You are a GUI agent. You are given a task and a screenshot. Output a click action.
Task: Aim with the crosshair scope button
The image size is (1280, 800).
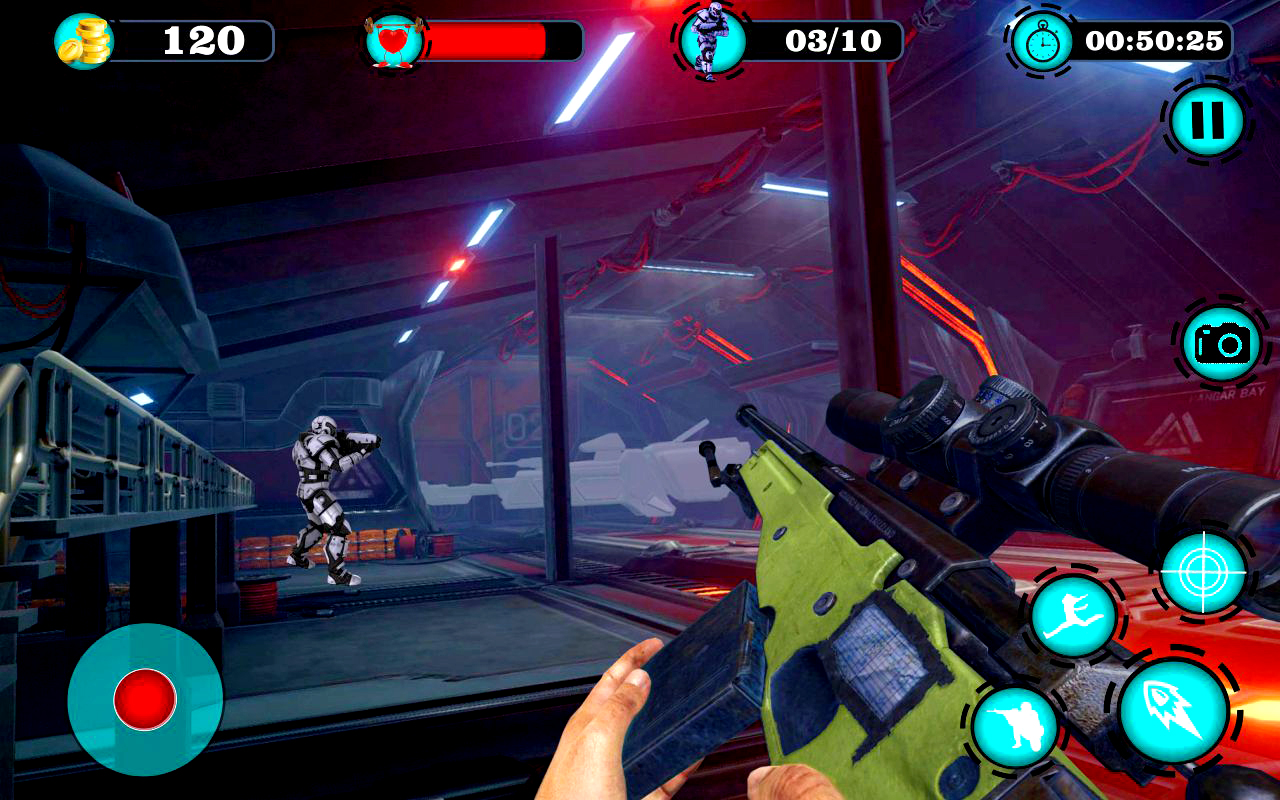point(1203,572)
